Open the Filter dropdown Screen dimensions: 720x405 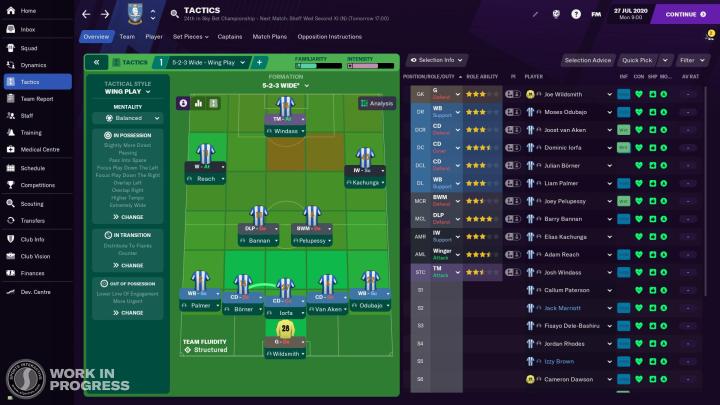(x=688, y=60)
